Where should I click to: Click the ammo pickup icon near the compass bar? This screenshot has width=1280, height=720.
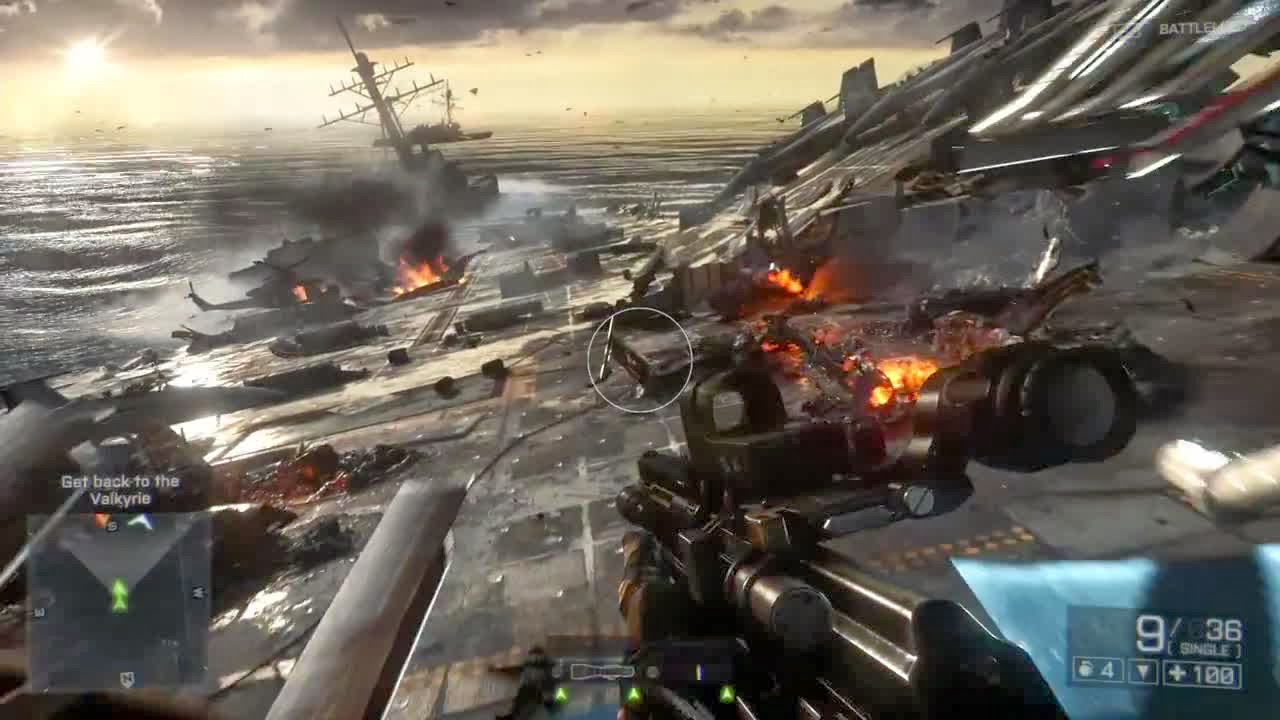pos(698,671)
